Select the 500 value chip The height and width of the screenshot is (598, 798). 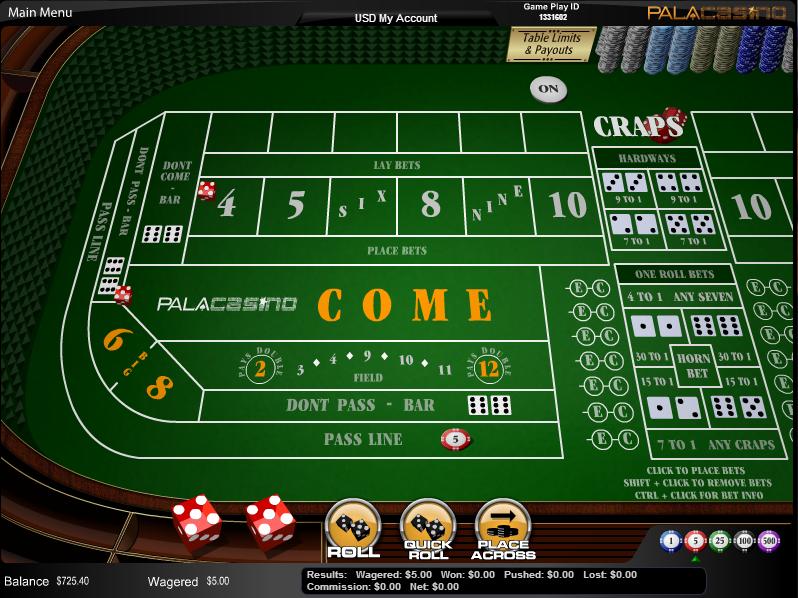768,541
